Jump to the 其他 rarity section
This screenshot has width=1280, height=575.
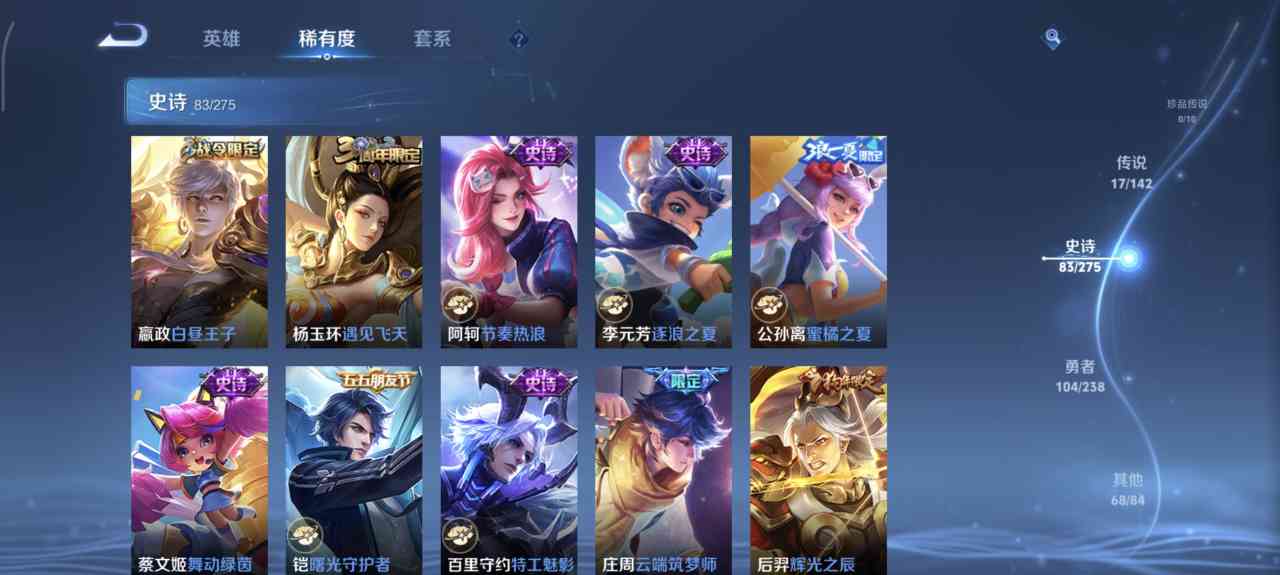tap(1127, 488)
